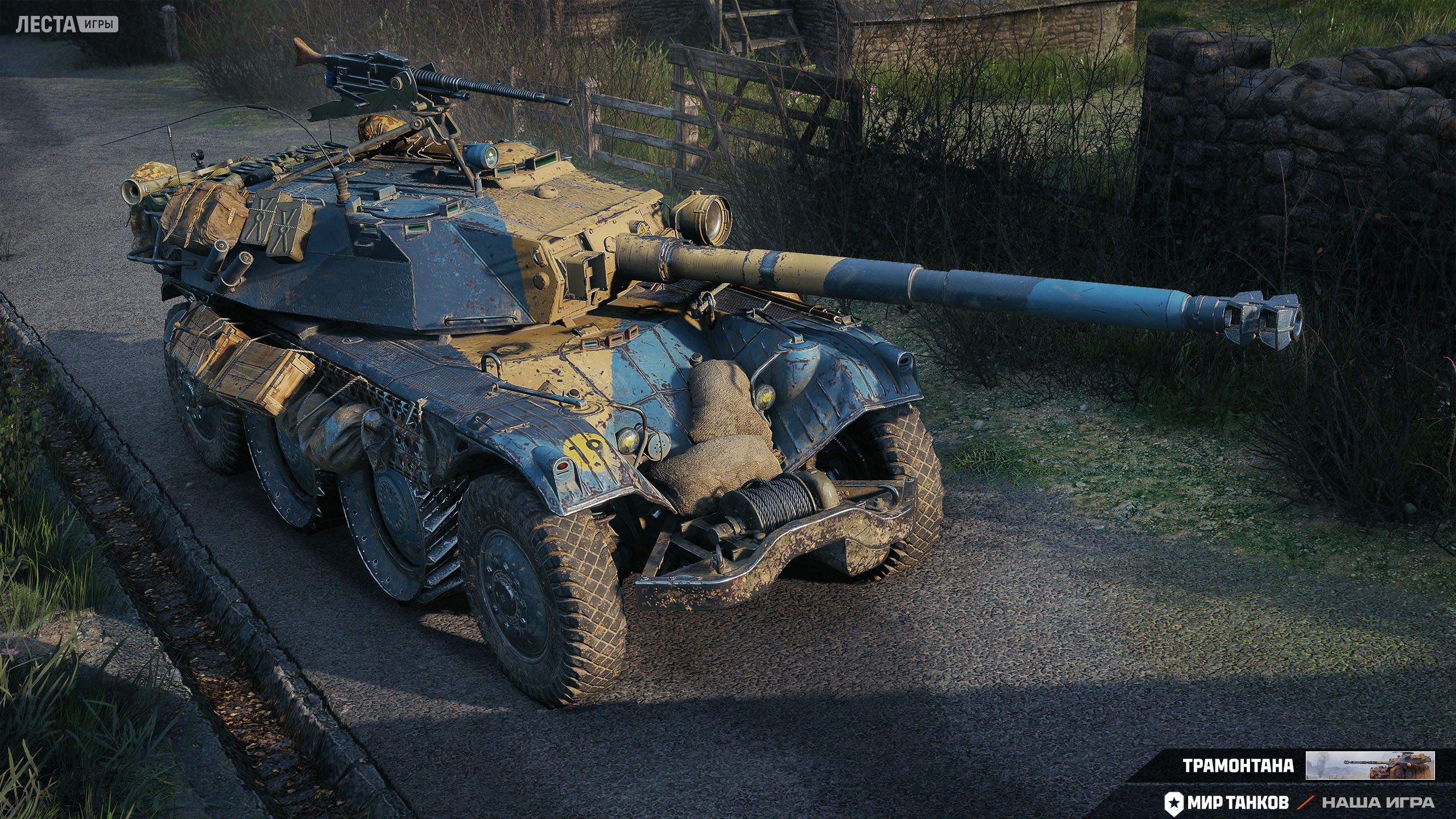Select the Трамонтана tank thumbnail
Viewport: 1456px width, 819px height.
[1370, 765]
